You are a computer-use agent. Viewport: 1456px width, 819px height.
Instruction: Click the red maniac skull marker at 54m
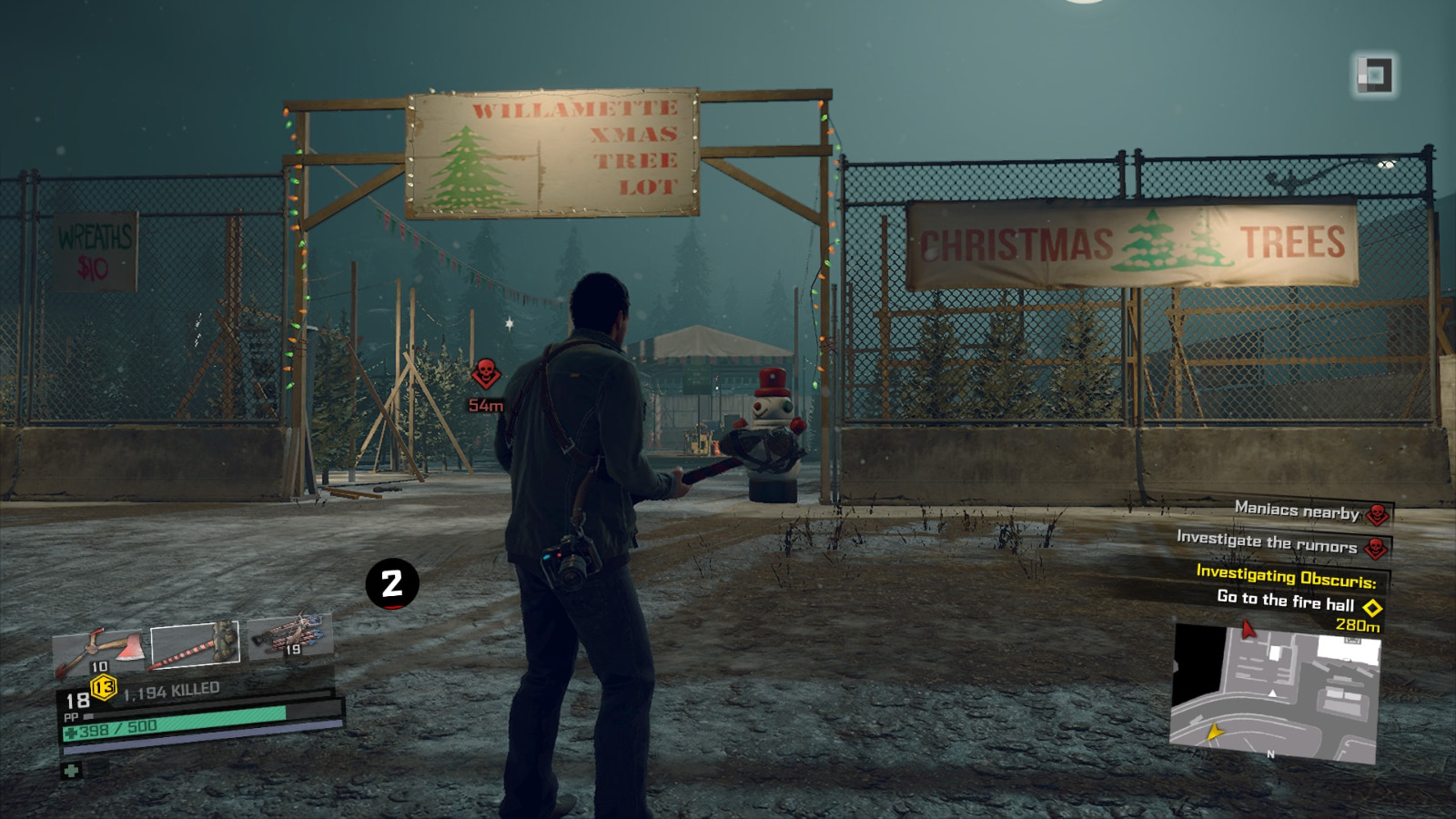(x=486, y=373)
